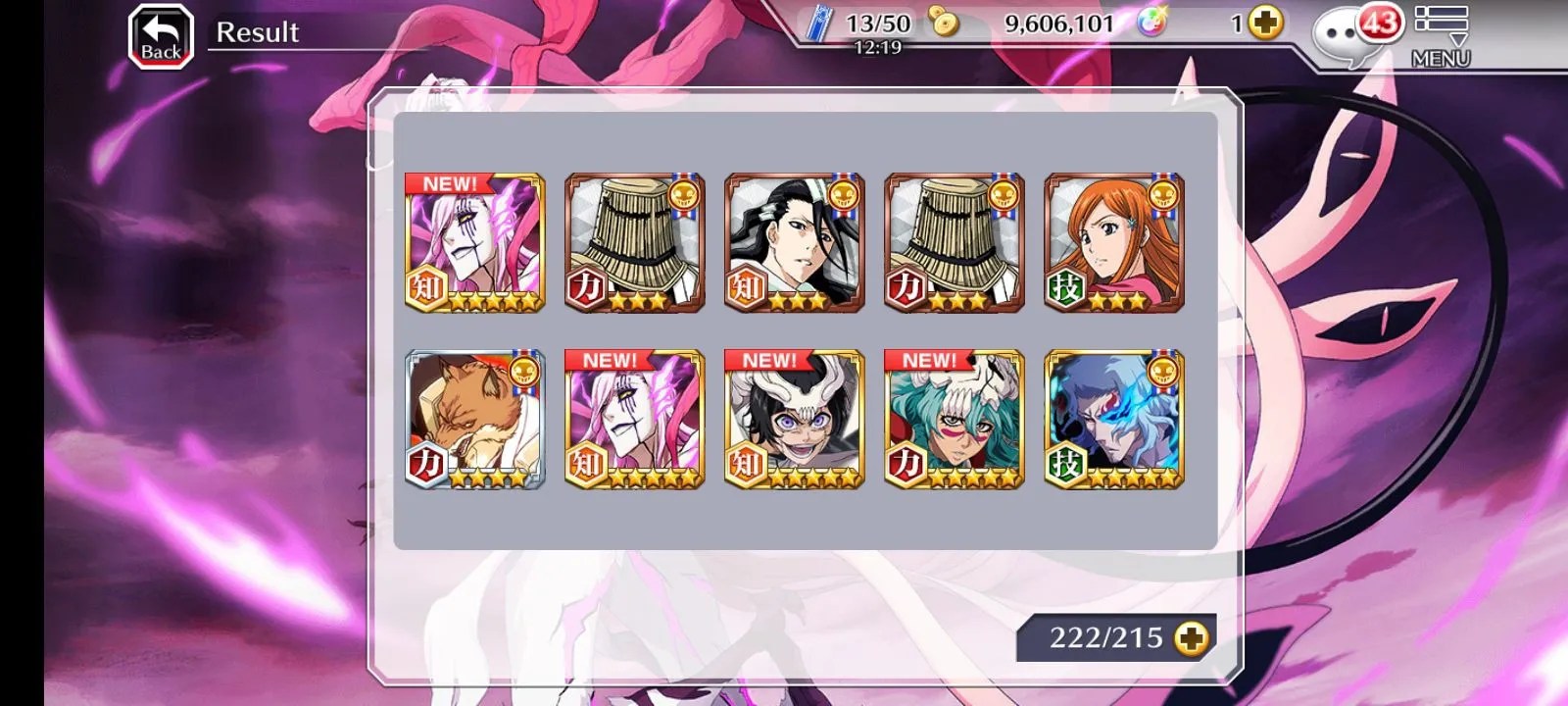The image size is (1568, 706).
Task: Select the orange-haired Orihime character thumbnail
Action: click(1114, 243)
